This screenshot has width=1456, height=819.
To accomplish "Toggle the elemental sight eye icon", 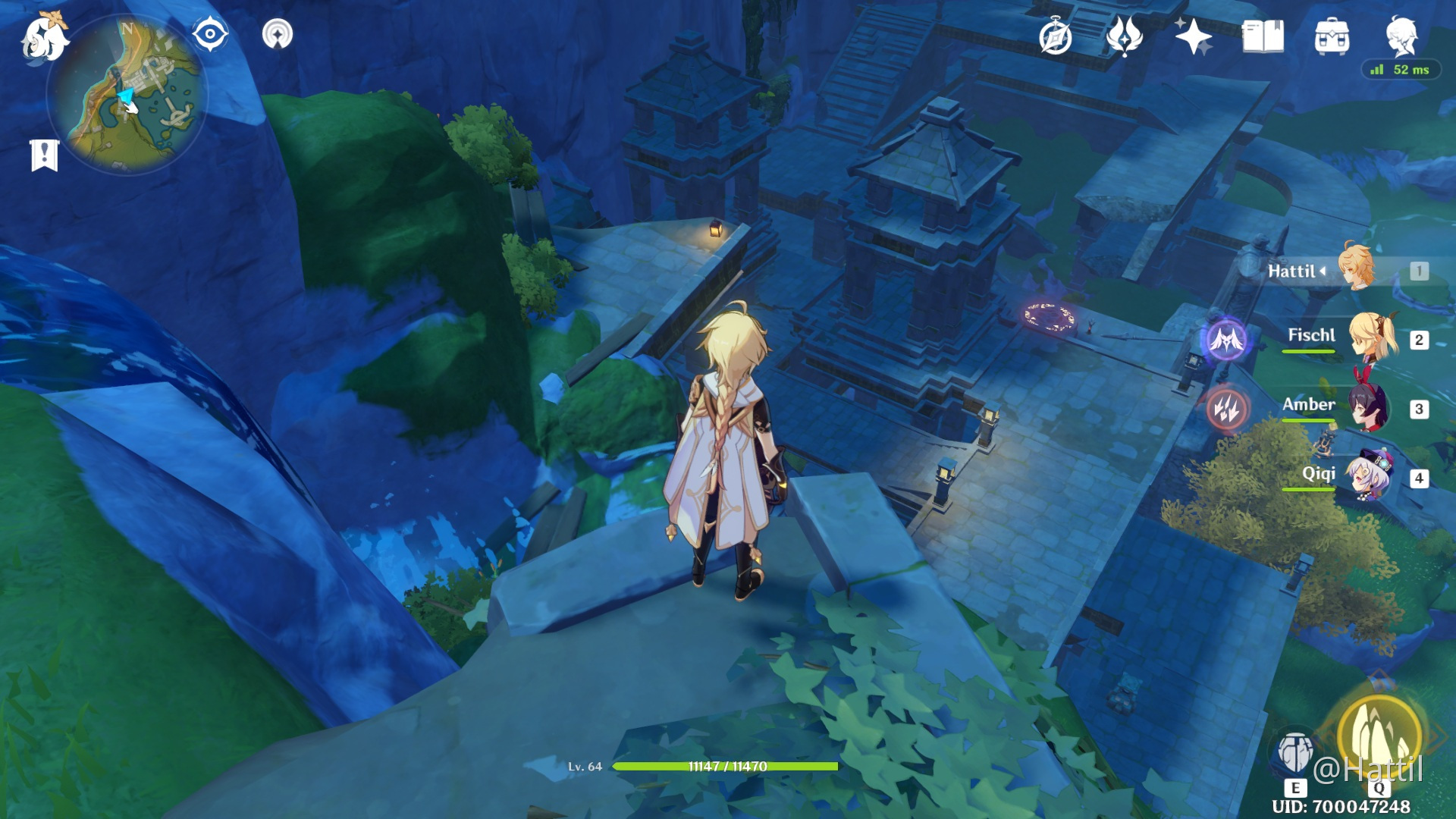I will click(x=210, y=34).
